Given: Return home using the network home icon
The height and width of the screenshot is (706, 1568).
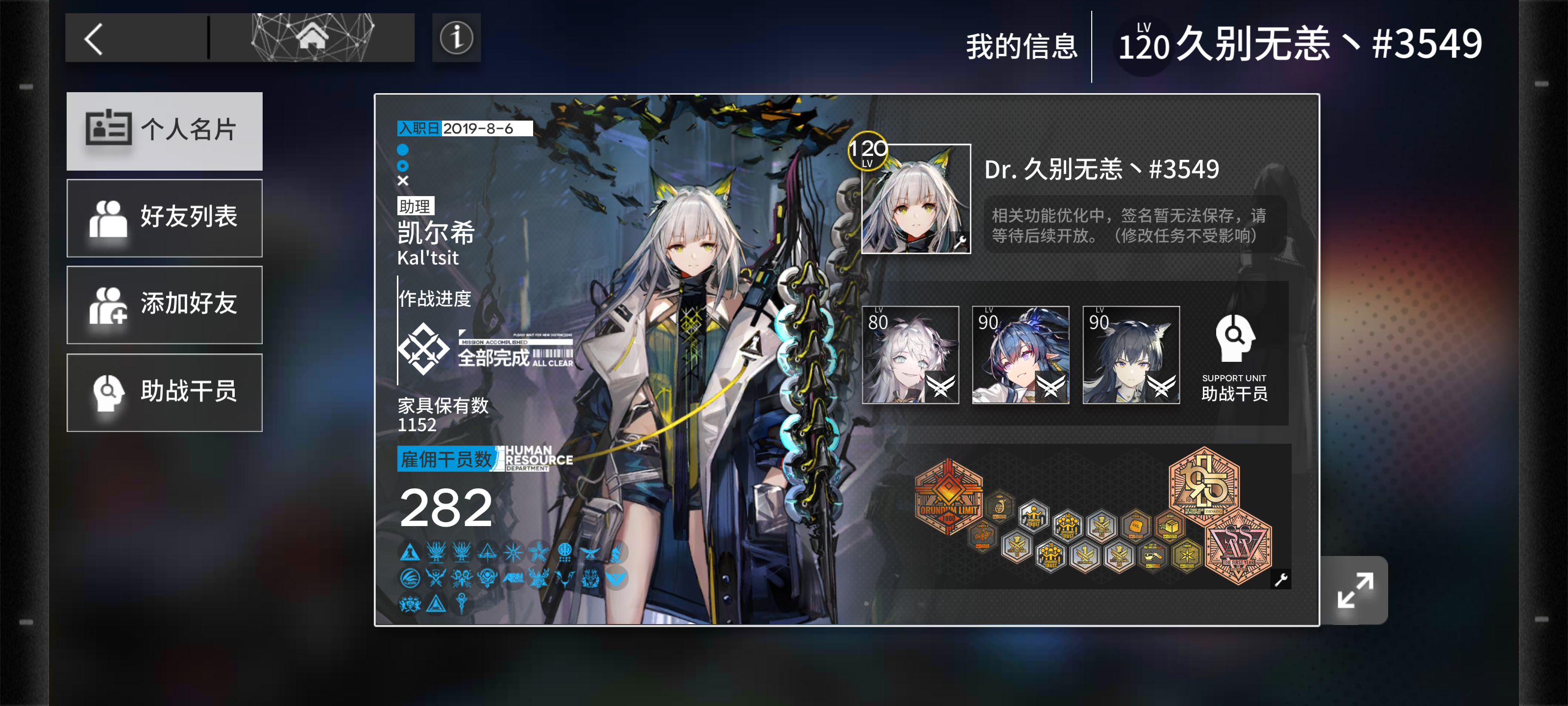Looking at the screenshot, I should click(x=312, y=37).
